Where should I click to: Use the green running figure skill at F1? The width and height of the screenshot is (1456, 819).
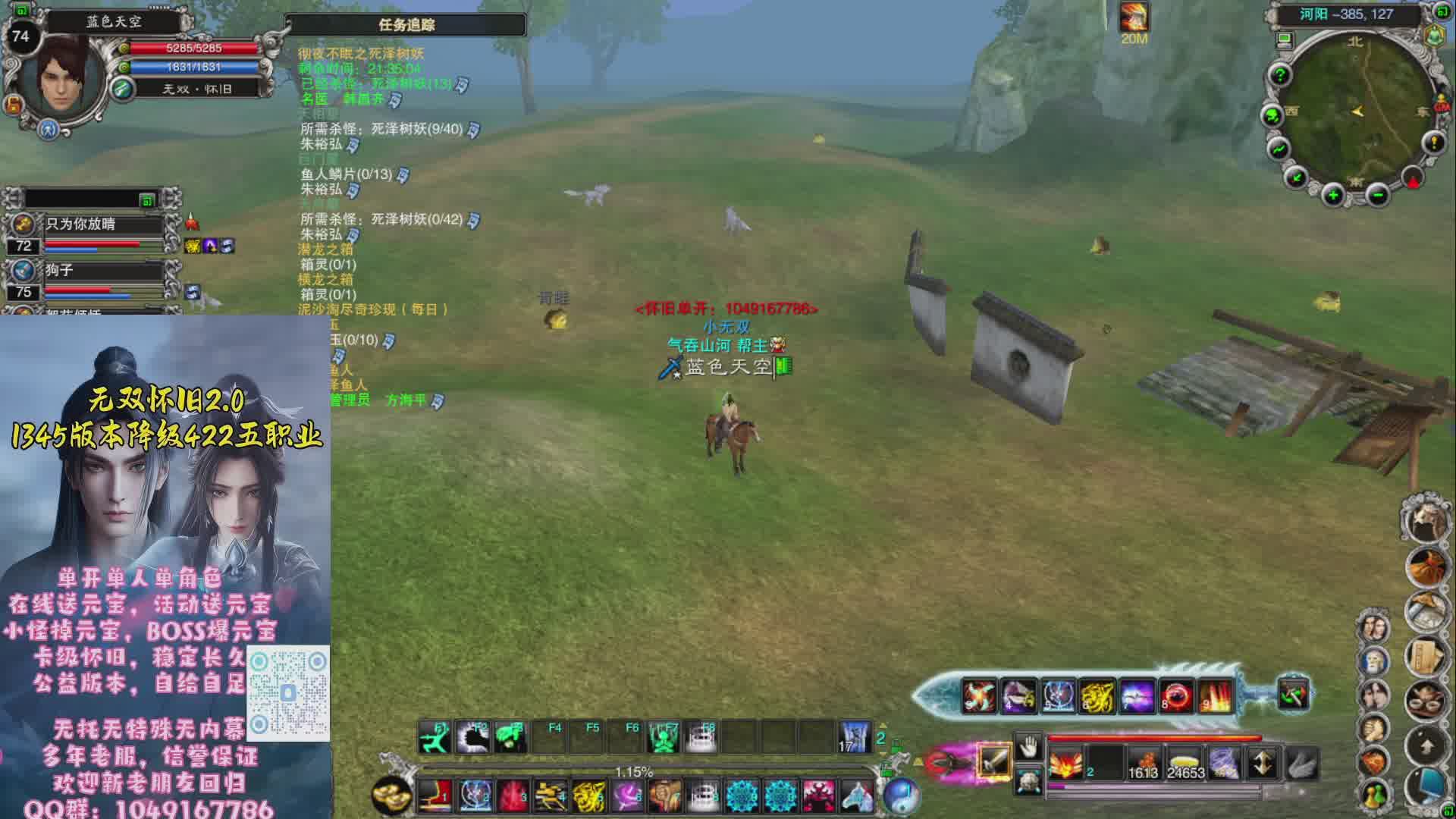435,737
